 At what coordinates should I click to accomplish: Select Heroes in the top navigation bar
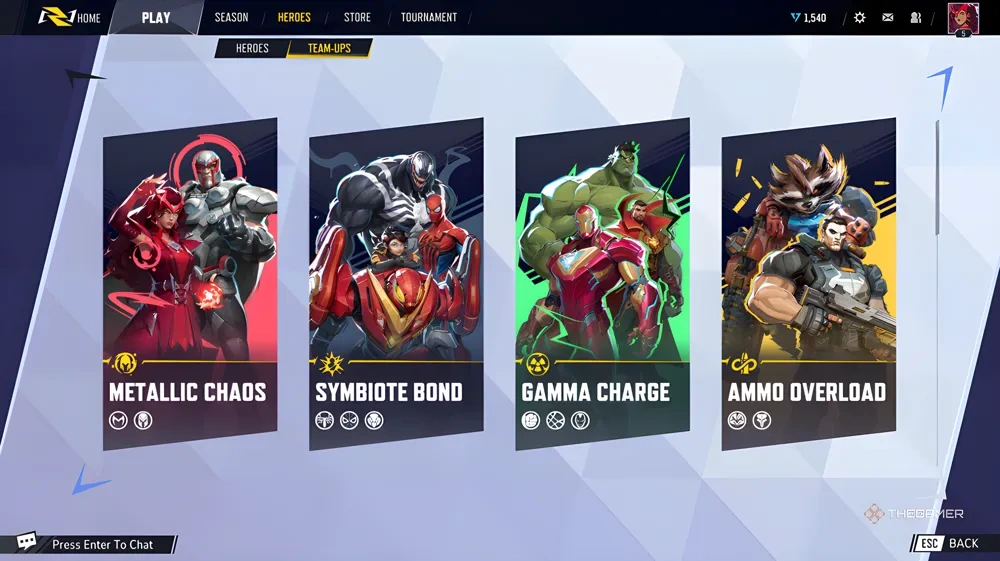click(294, 17)
